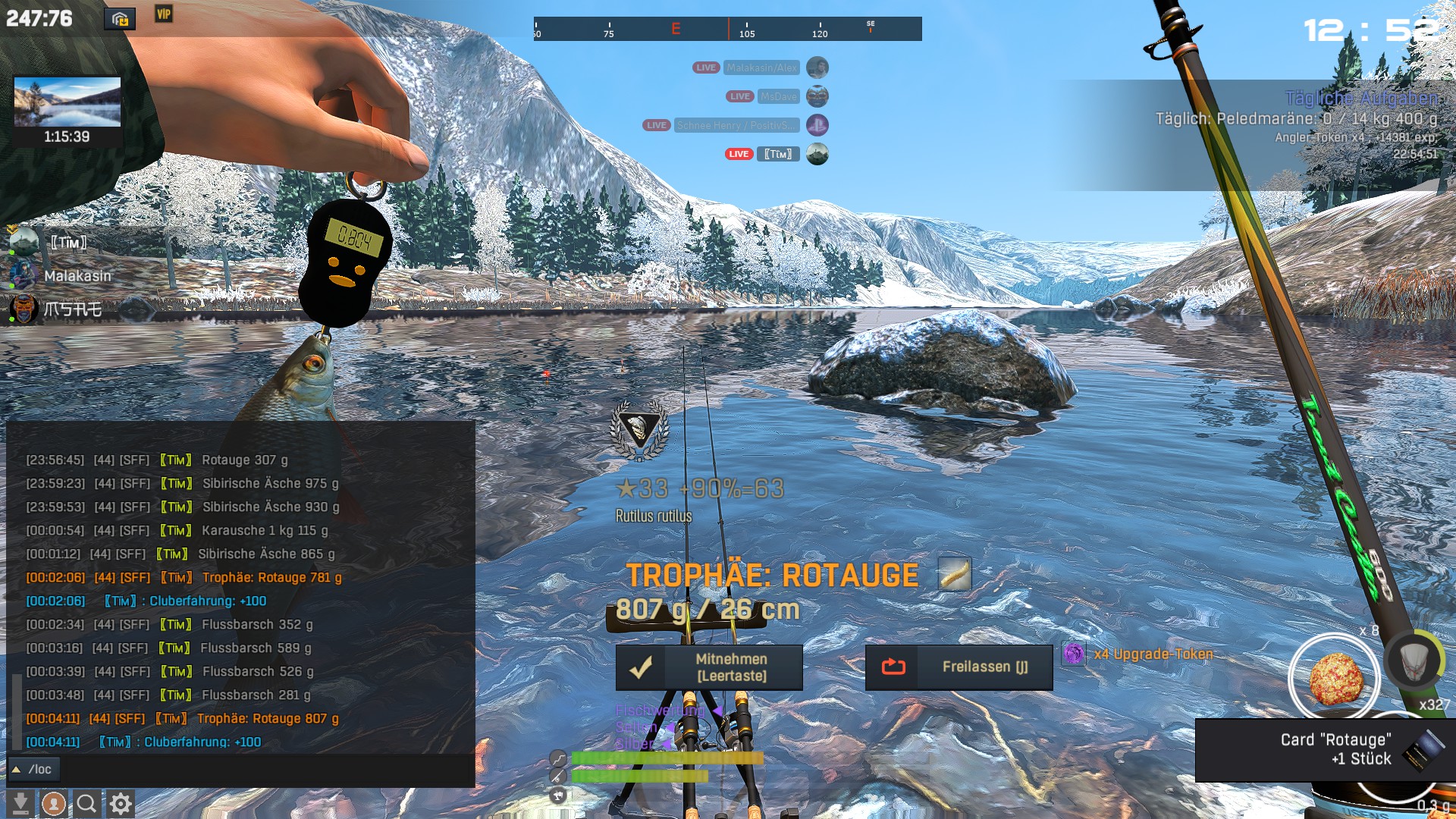The image size is (1456, 819).
Task: Open the /loc chat channel selector
Action: coord(33,769)
